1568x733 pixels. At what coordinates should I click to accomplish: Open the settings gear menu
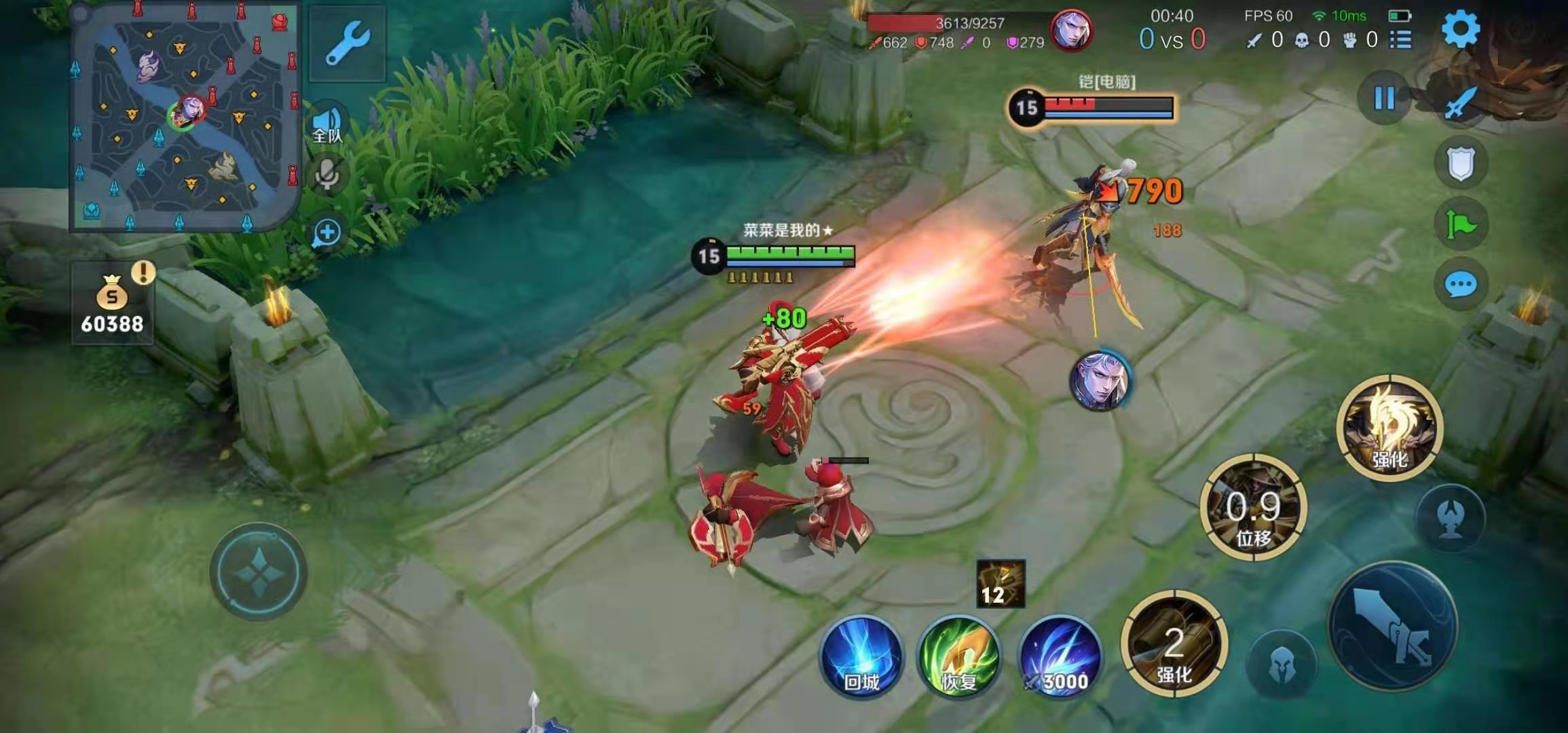1459,30
